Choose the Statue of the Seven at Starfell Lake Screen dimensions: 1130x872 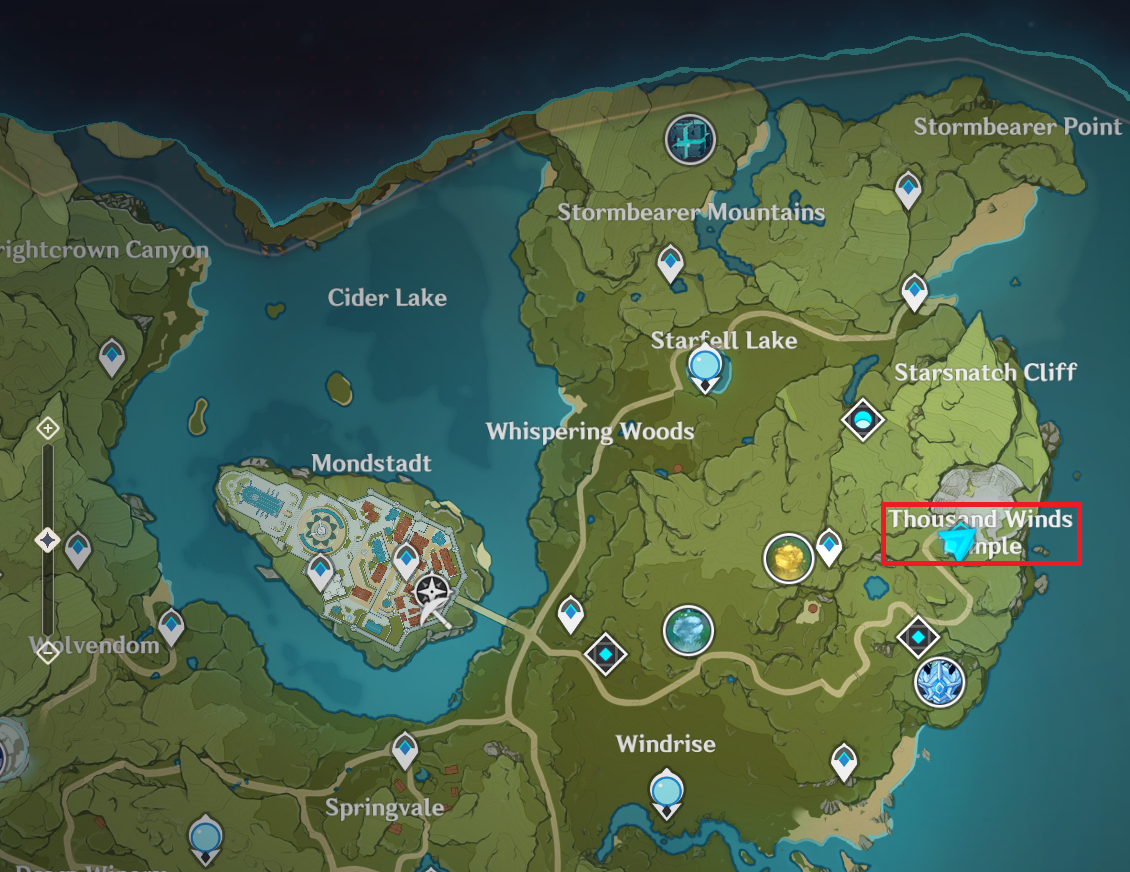coord(707,369)
